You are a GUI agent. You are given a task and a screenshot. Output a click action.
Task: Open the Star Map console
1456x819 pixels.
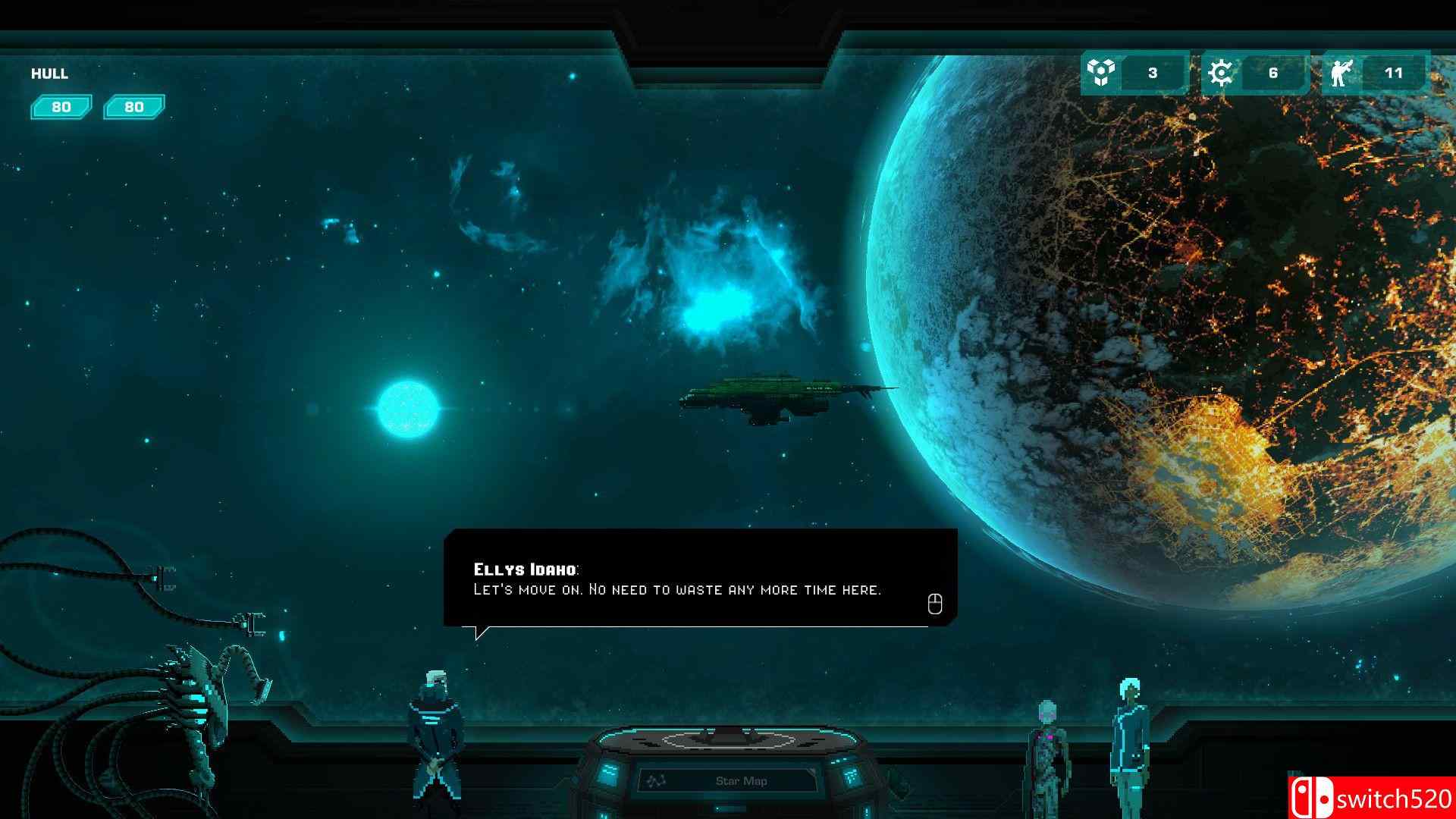[x=740, y=780]
